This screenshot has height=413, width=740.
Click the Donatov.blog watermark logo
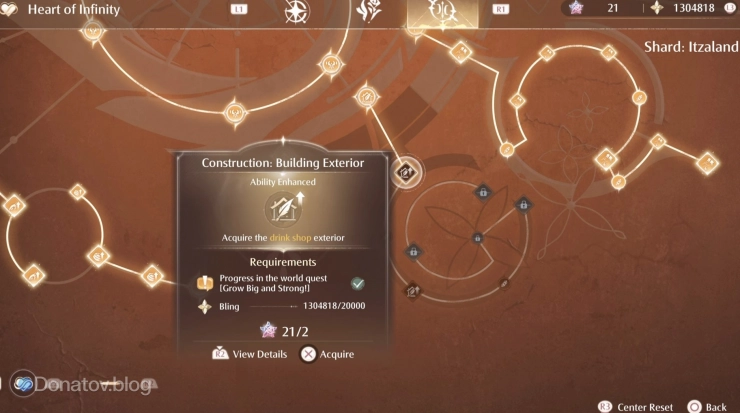coord(24,384)
